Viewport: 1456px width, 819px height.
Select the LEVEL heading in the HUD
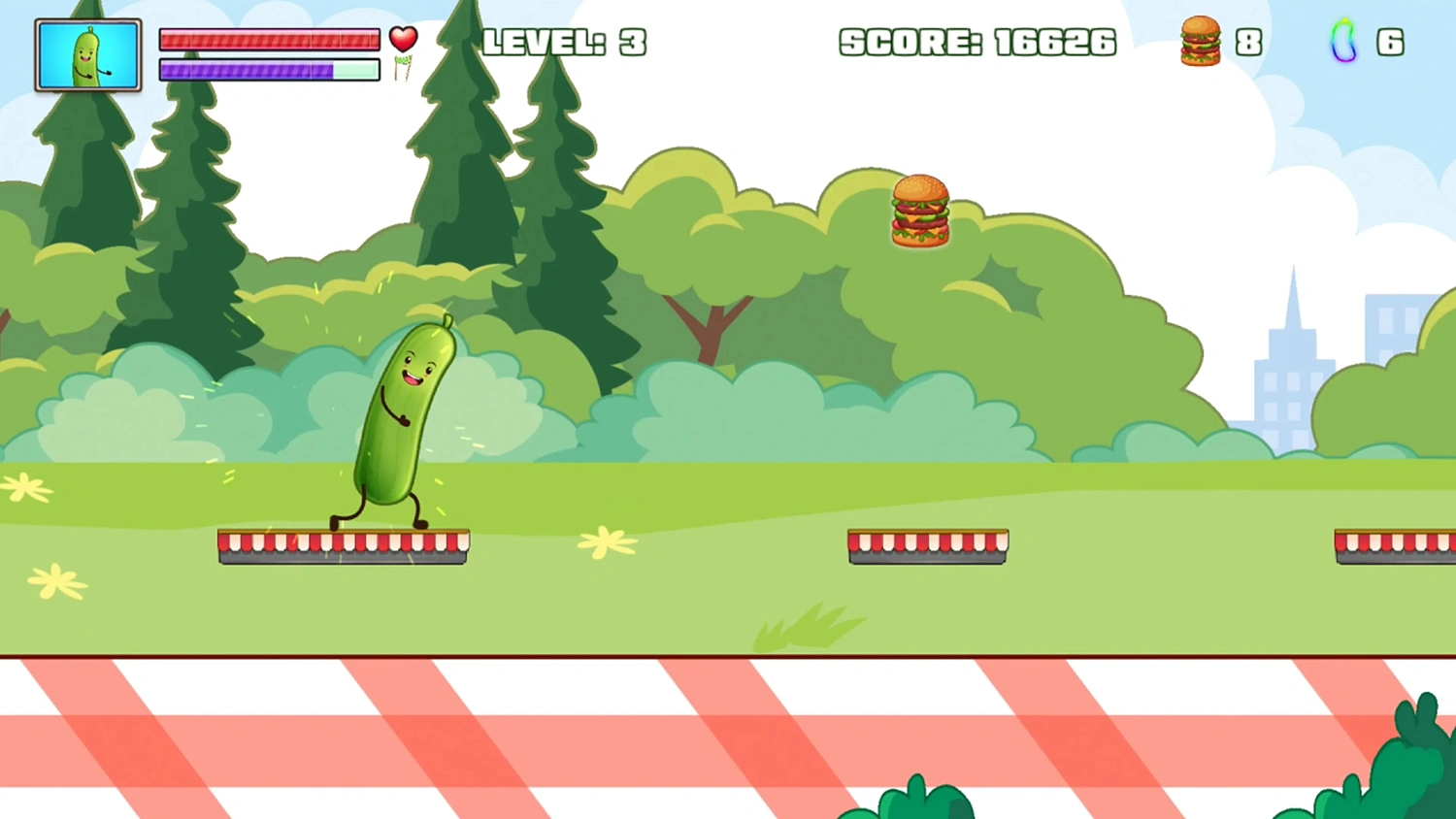pos(544,42)
